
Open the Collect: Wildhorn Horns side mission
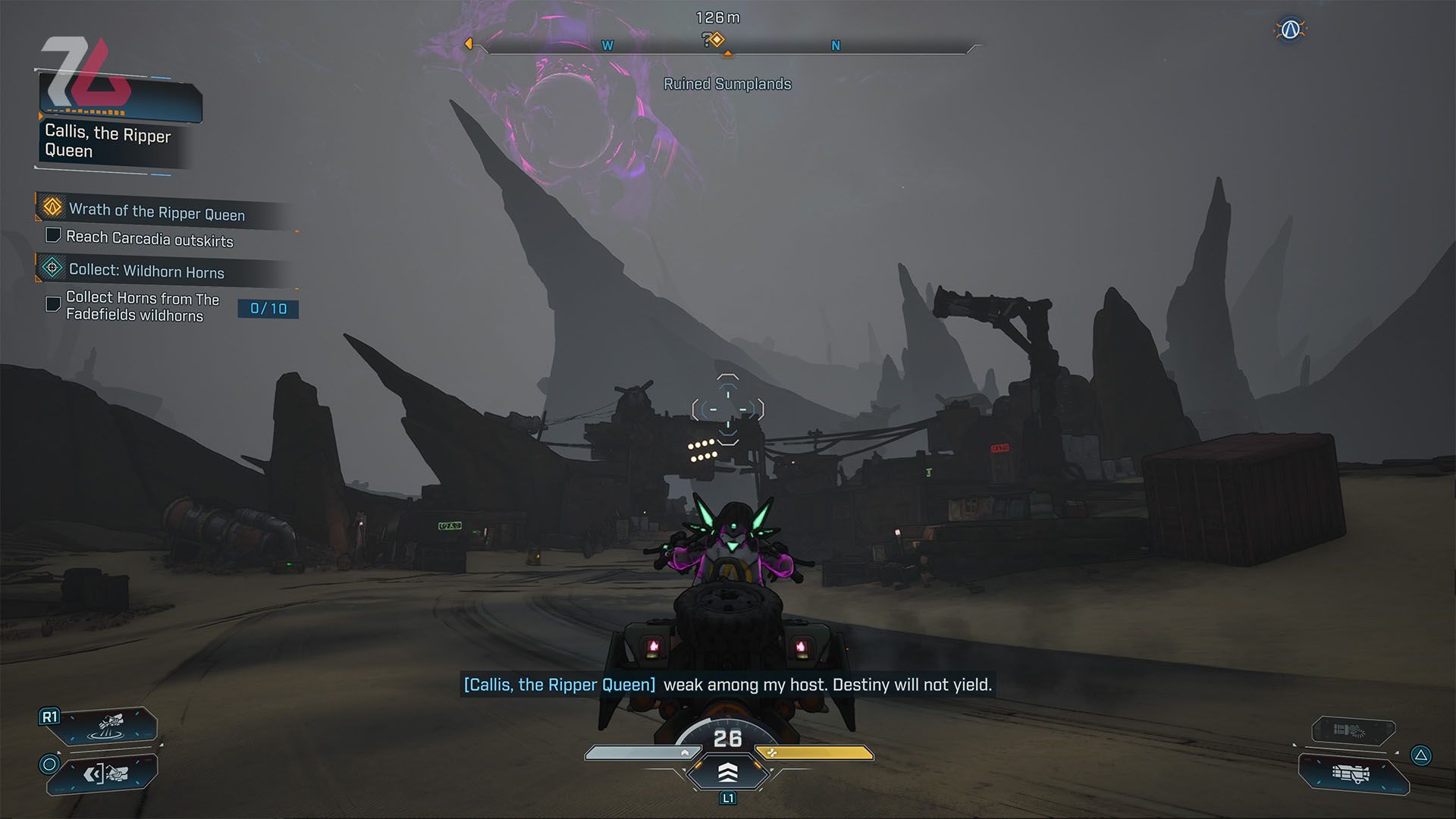[x=146, y=271]
